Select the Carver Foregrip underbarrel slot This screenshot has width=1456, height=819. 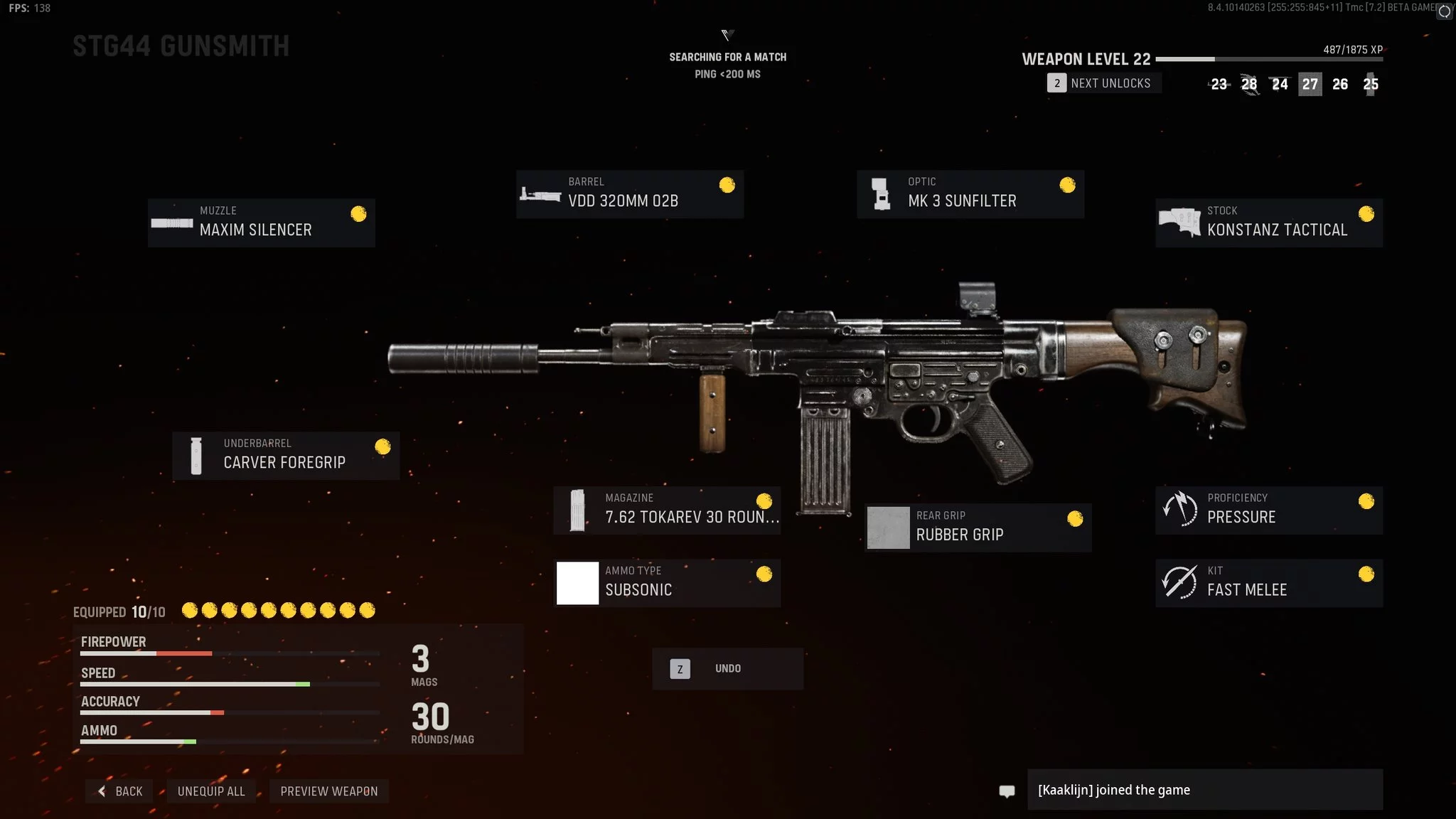click(x=285, y=455)
